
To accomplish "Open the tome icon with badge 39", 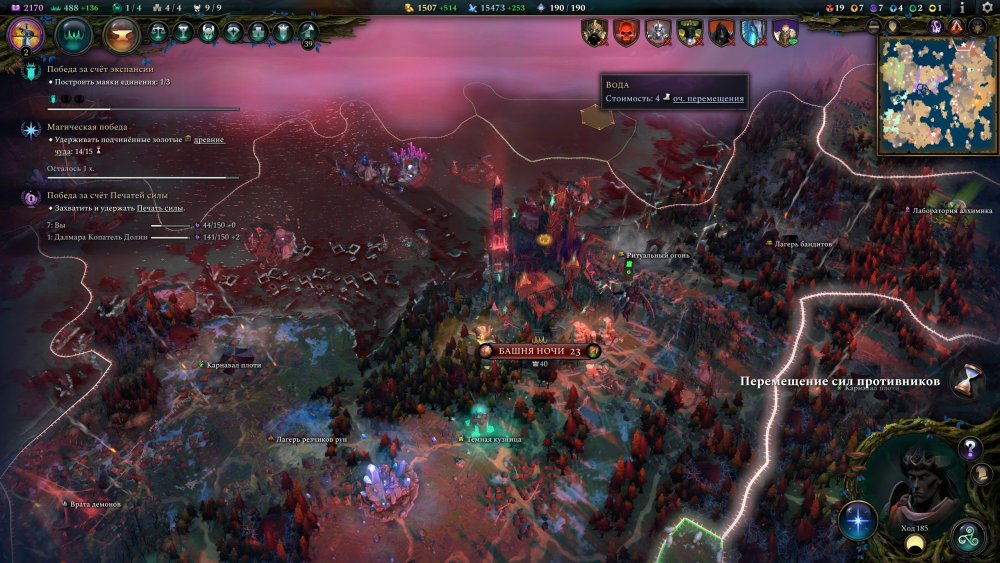I will click(x=308, y=32).
